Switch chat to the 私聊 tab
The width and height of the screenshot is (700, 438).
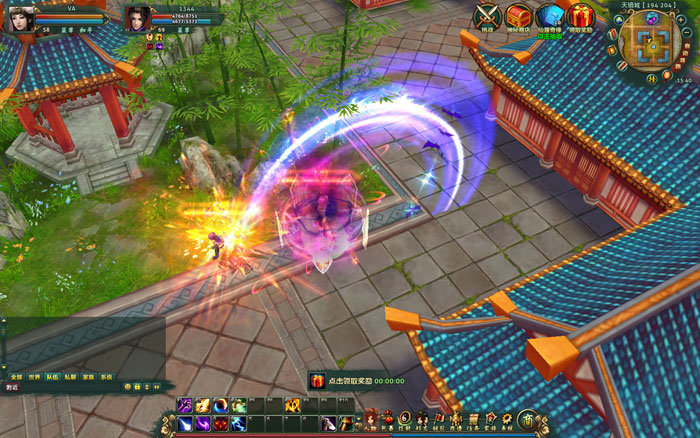(70, 376)
